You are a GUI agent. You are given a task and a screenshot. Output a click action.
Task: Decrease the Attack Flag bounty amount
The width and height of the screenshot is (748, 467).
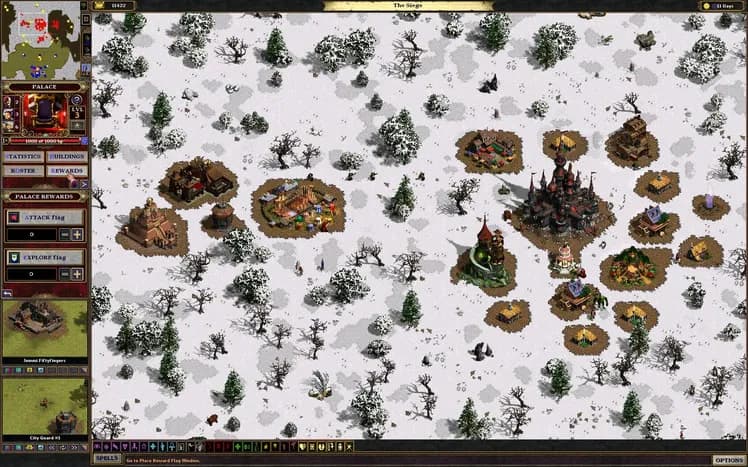64,234
